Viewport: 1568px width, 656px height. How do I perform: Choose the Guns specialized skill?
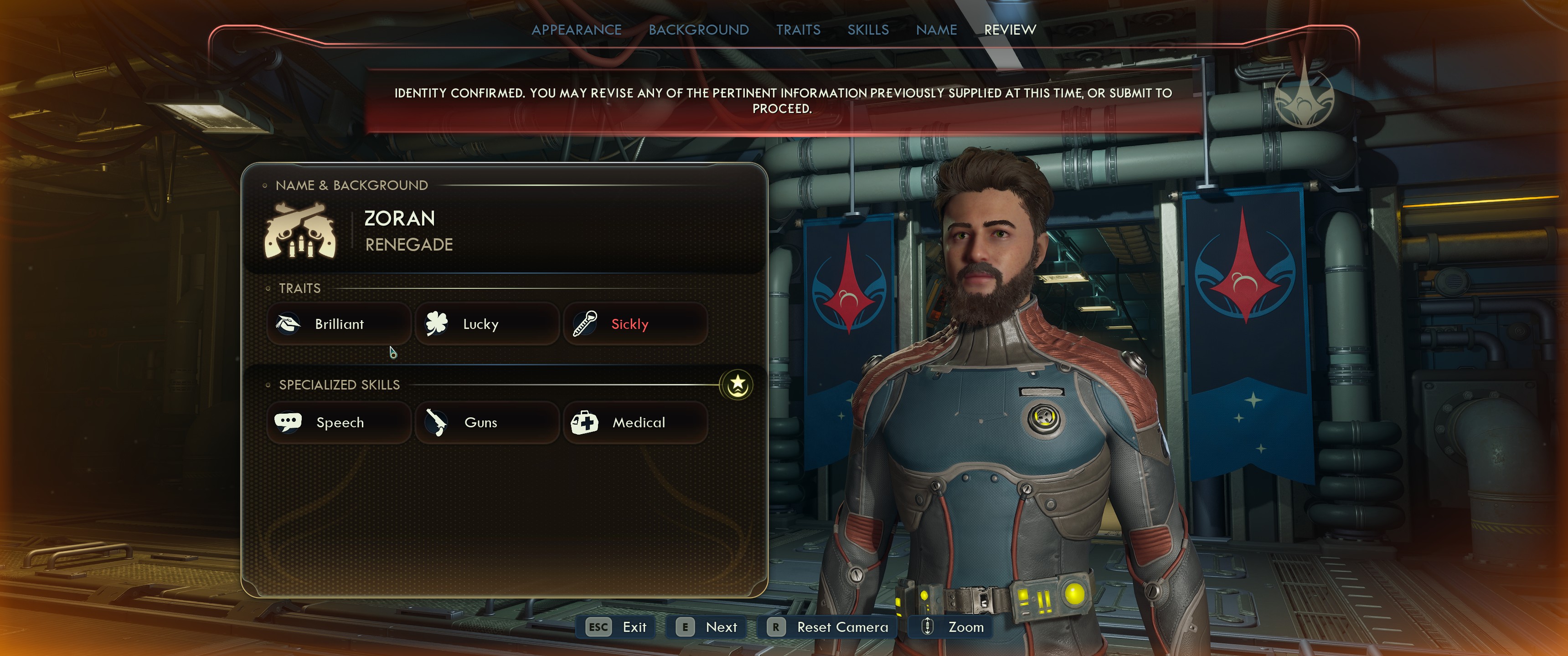click(x=486, y=422)
